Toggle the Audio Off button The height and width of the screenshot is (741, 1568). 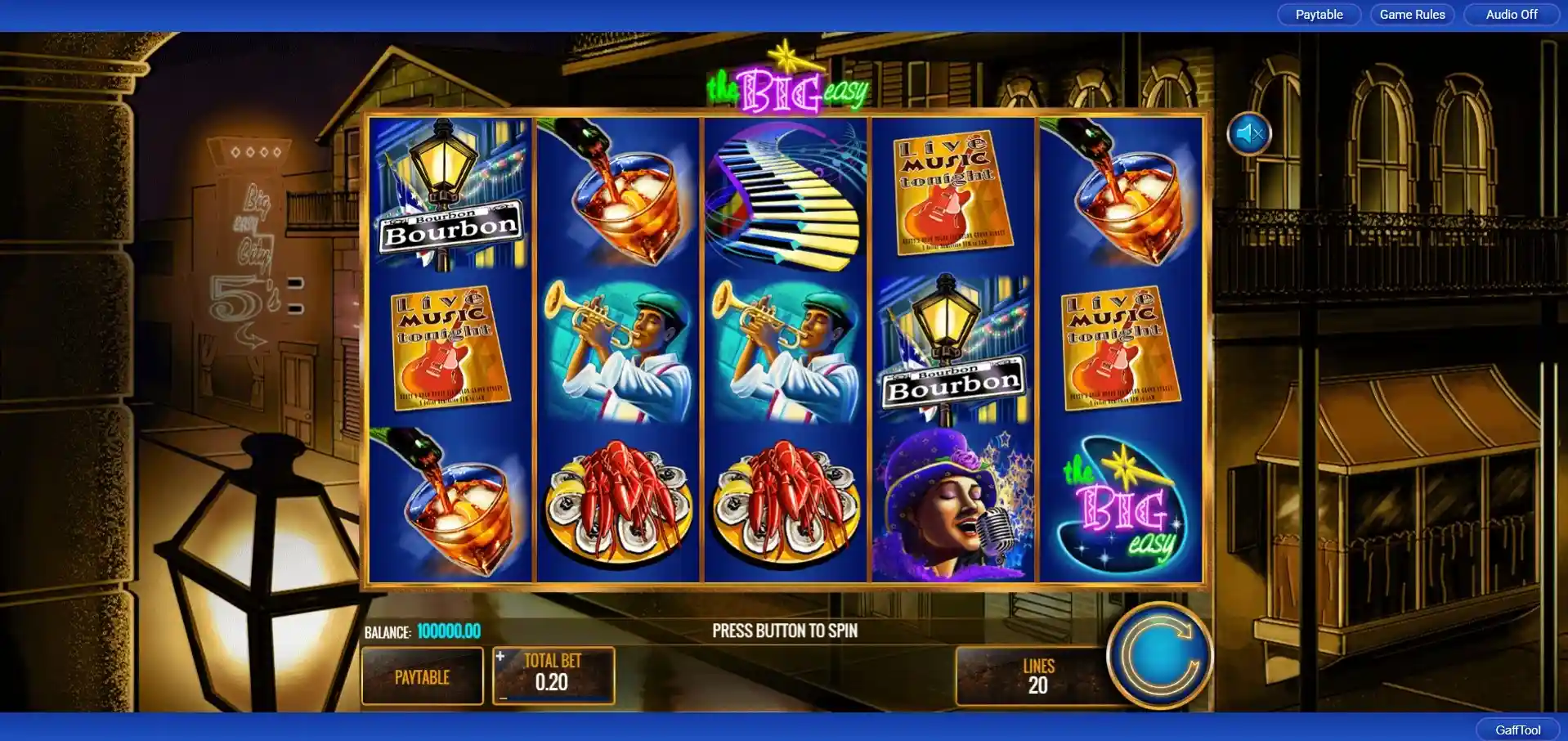[x=1511, y=15]
